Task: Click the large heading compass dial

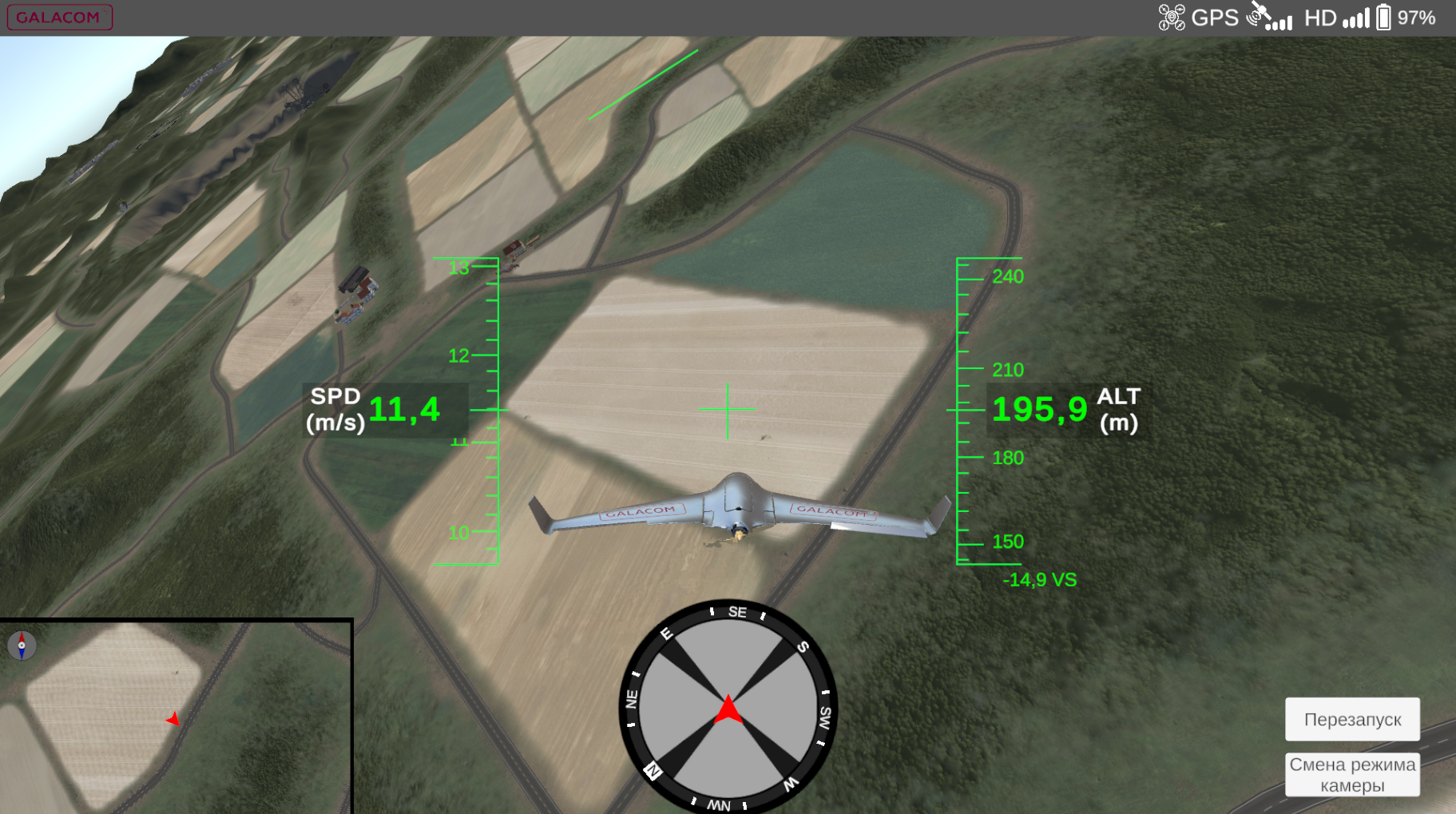Action: [x=728, y=707]
